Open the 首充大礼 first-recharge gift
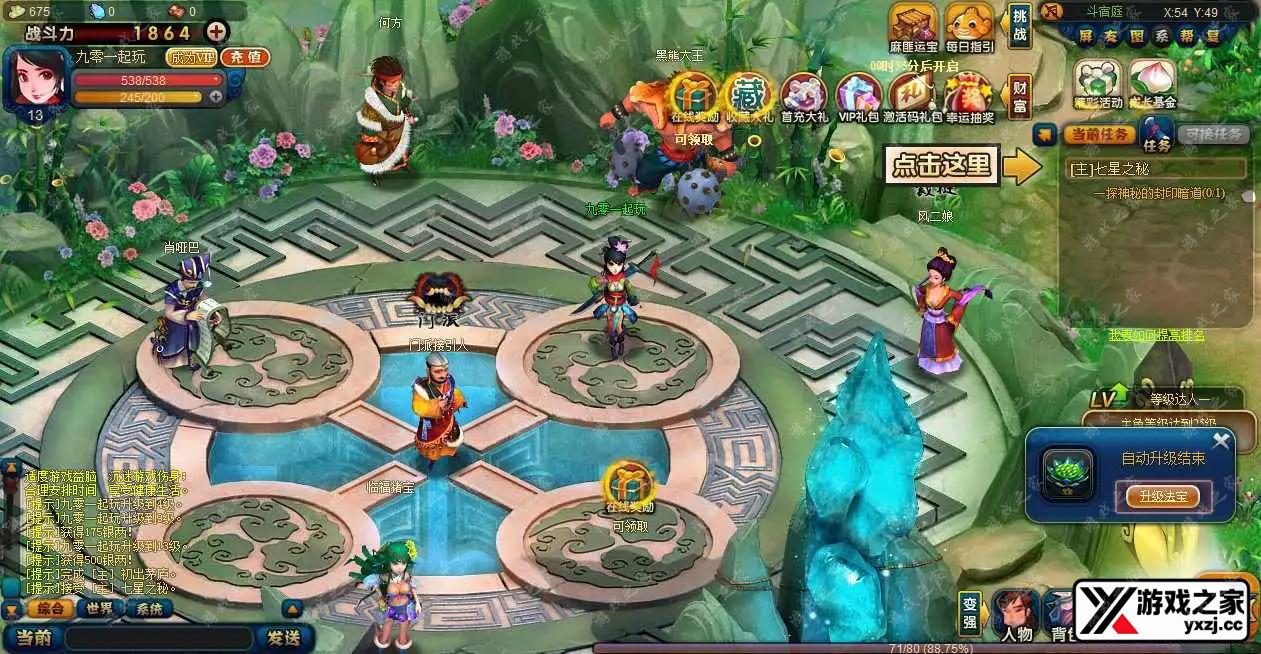The image size is (1261, 654). (x=804, y=96)
